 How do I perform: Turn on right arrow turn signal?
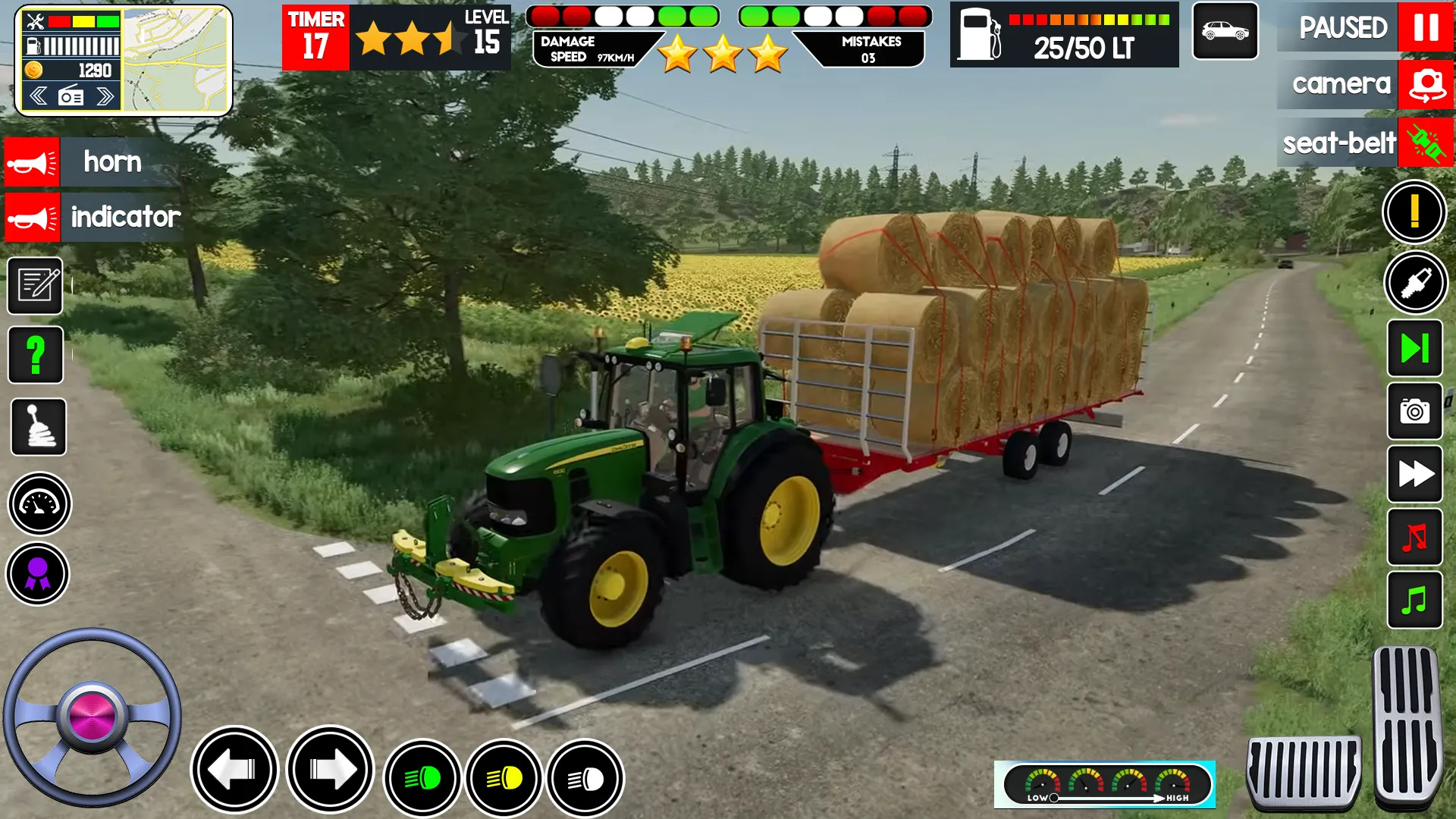(331, 770)
